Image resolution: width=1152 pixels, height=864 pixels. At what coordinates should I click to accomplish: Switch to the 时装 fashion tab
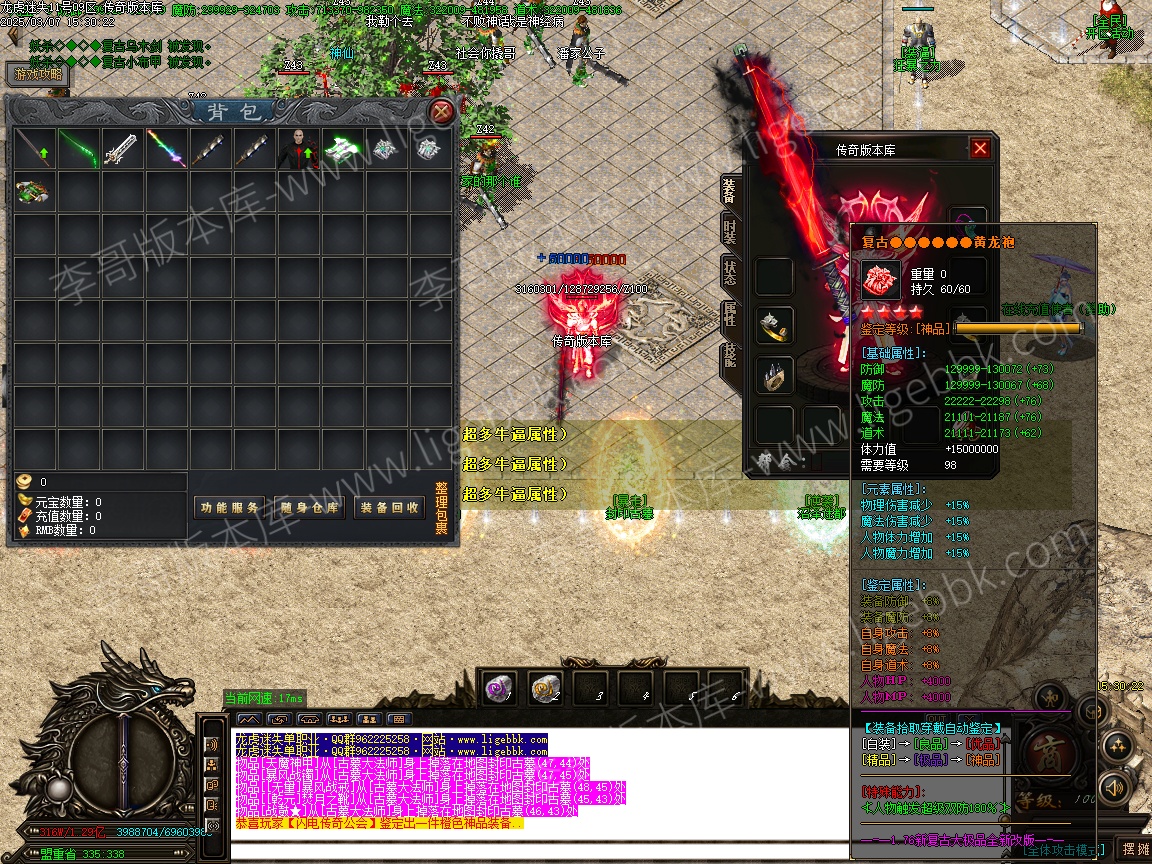[x=730, y=231]
